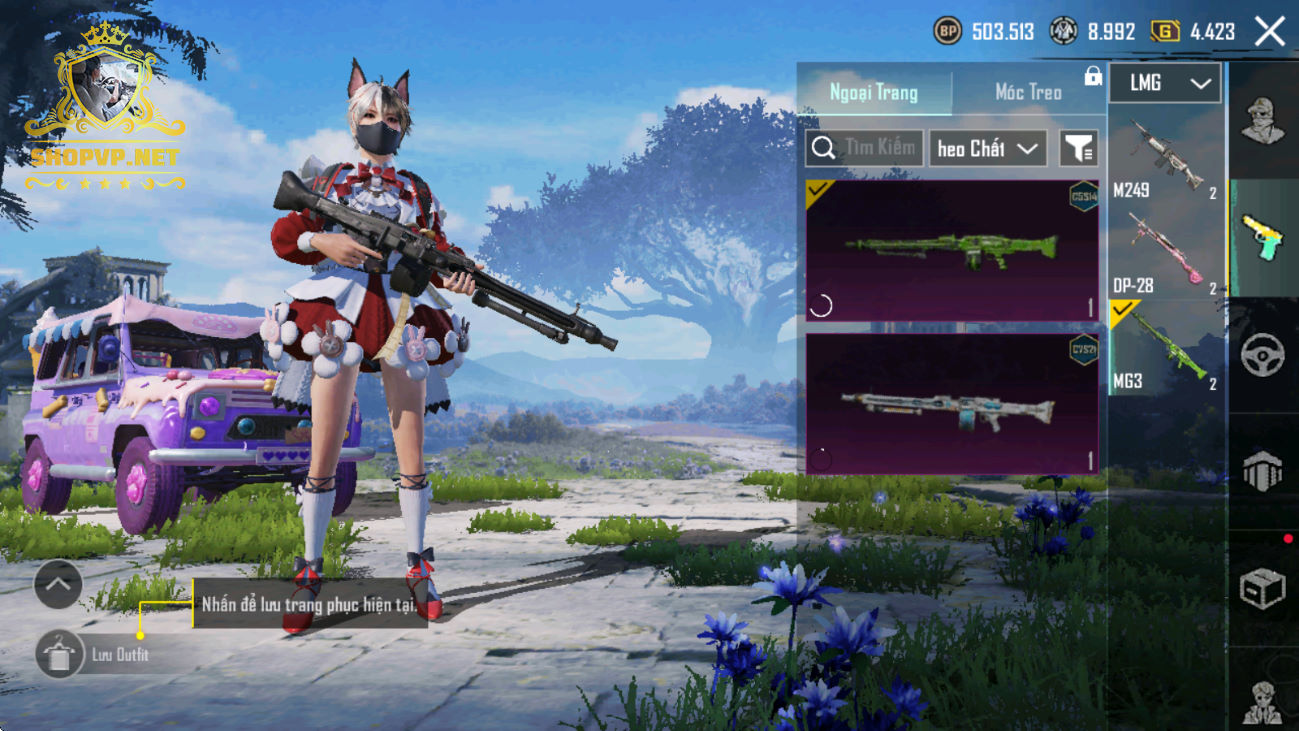Open the LMG weapon type dropdown
The height and width of the screenshot is (731, 1299).
(x=1165, y=83)
